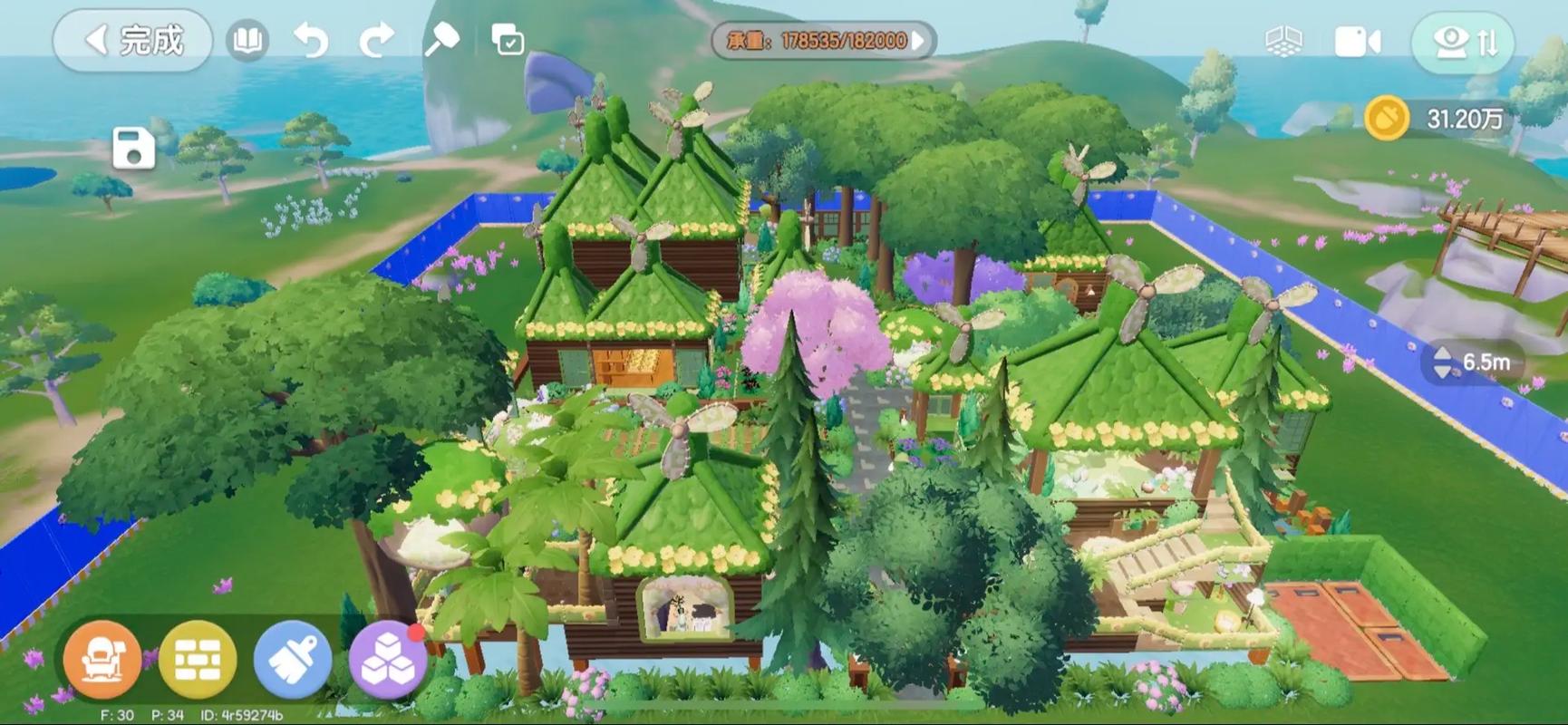Screen dimensions: 1568x725
Task: Adjust the 6.5m height stepper
Action: click(x=1443, y=362)
